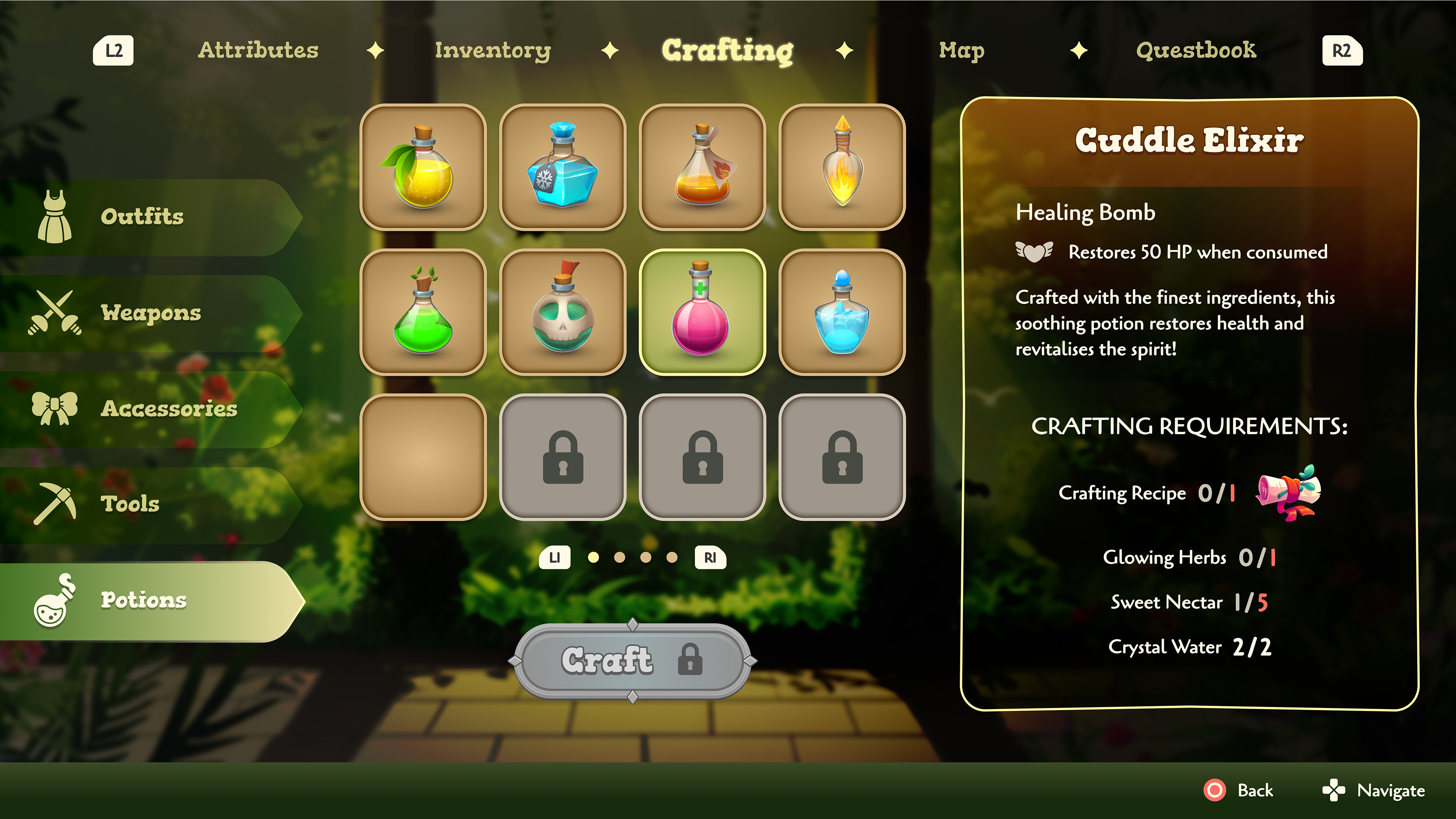This screenshot has height=819, width=1456.
Task: Choose the orange fire-tagged flask
Action: tap(702, 167)
